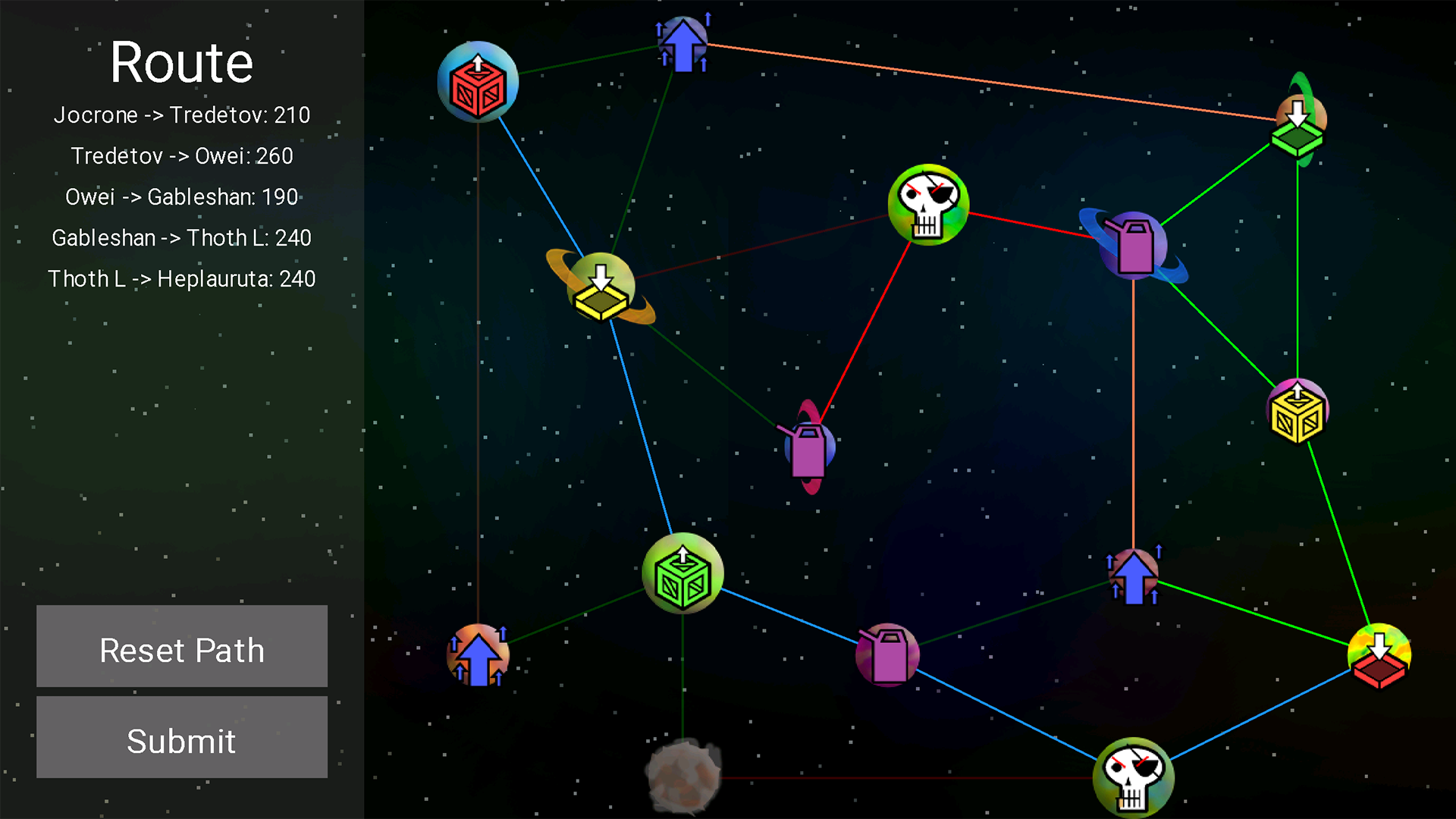1456x819 pixels.
Task: Click the Owei to Gableshan route entry
Action: (x=182, y=196)
